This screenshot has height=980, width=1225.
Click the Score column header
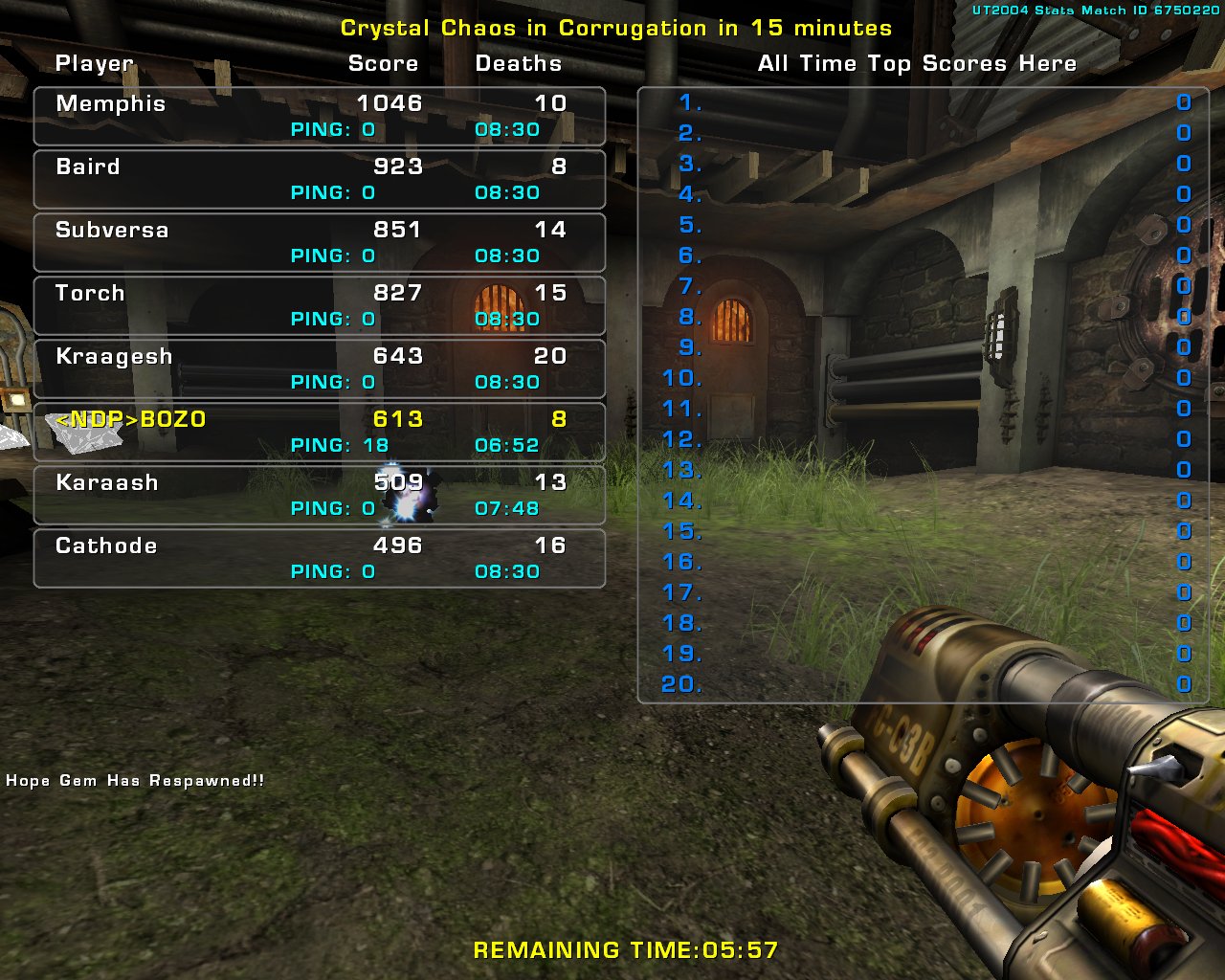(383, 63)
